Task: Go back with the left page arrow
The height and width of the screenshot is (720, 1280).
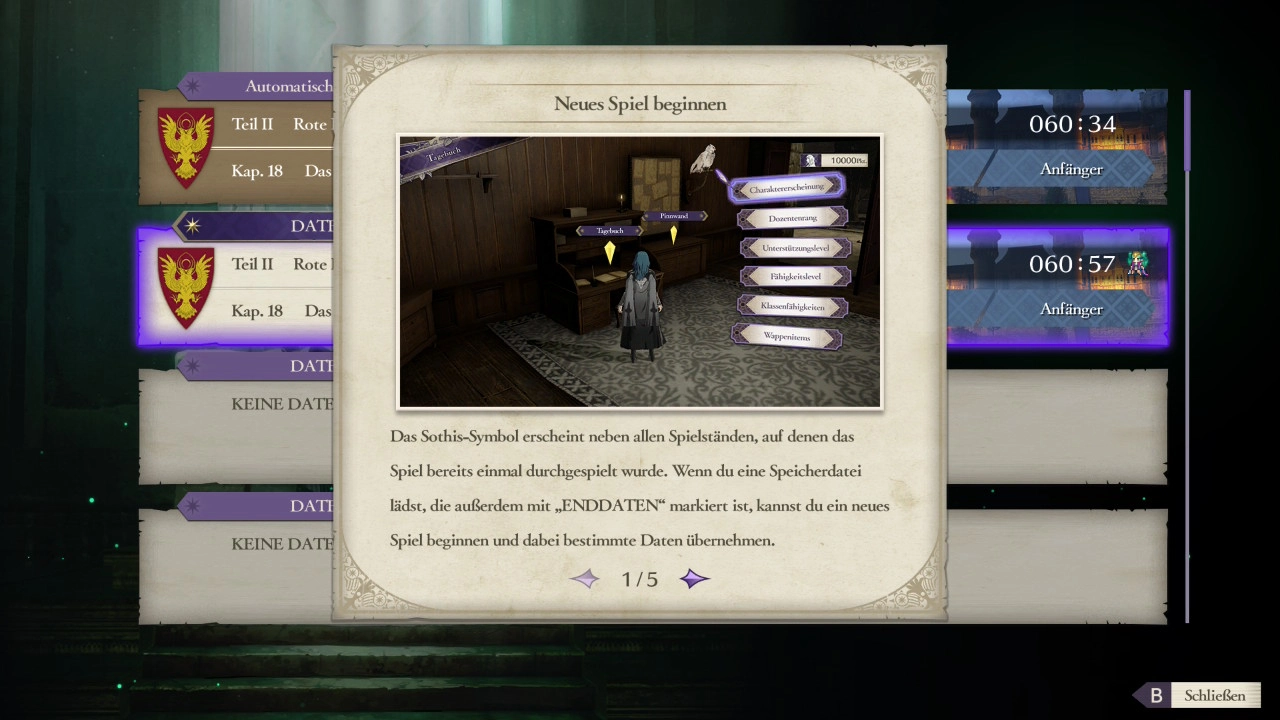Action: click(585, 579)
